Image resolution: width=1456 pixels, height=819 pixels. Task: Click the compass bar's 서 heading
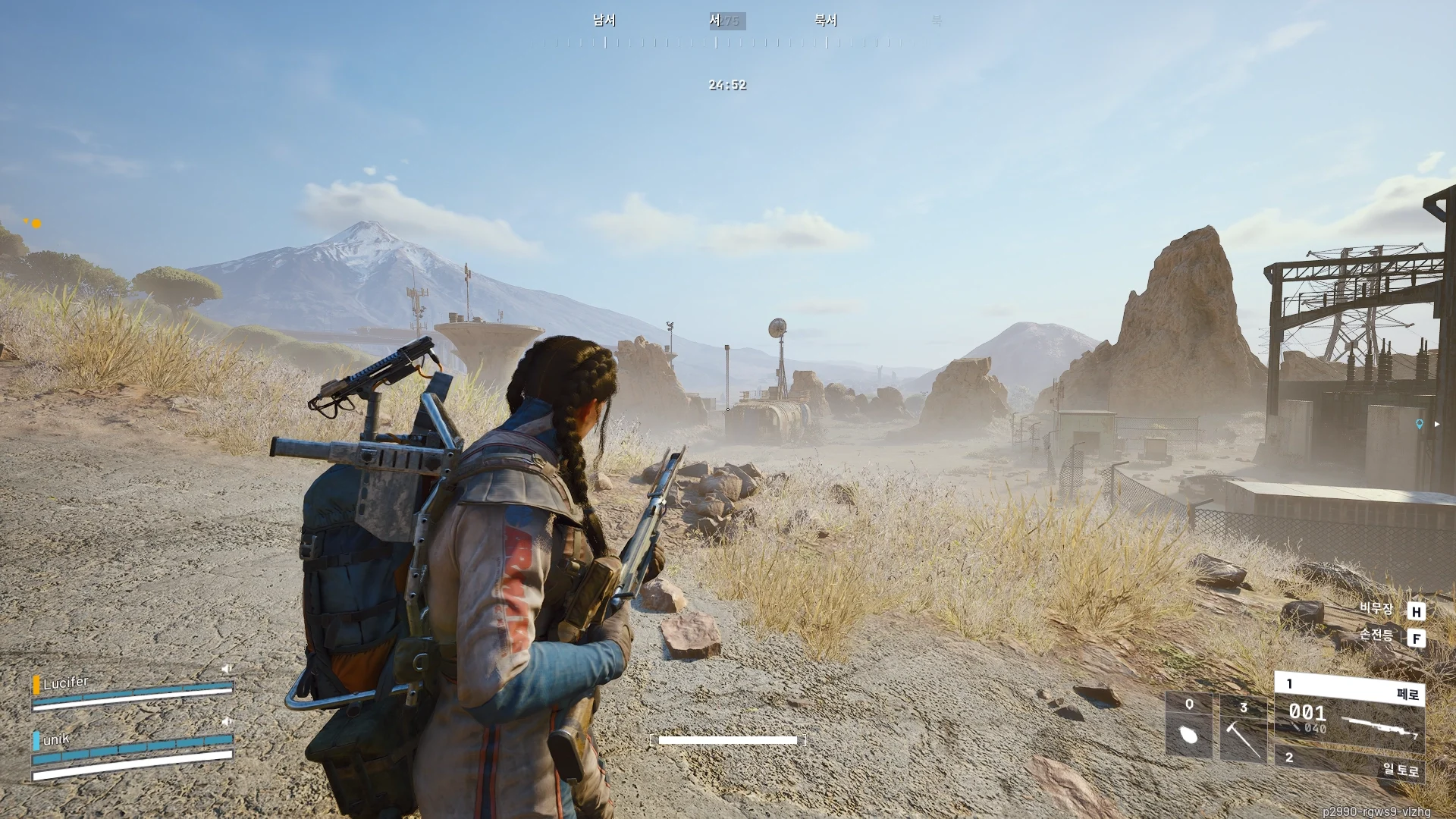point(715,21)
